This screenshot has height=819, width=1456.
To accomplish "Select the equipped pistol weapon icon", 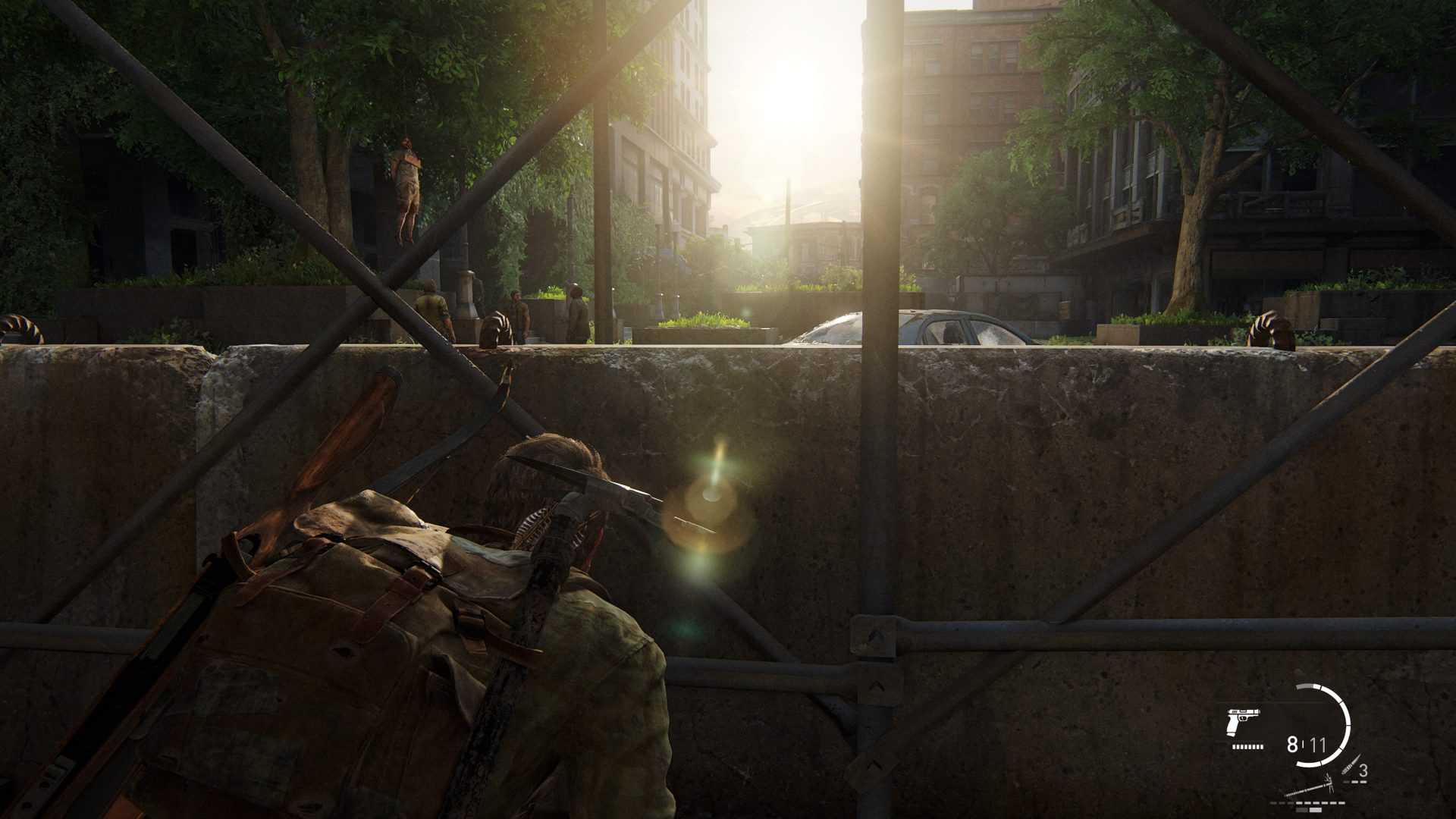I will (1242, 723).
